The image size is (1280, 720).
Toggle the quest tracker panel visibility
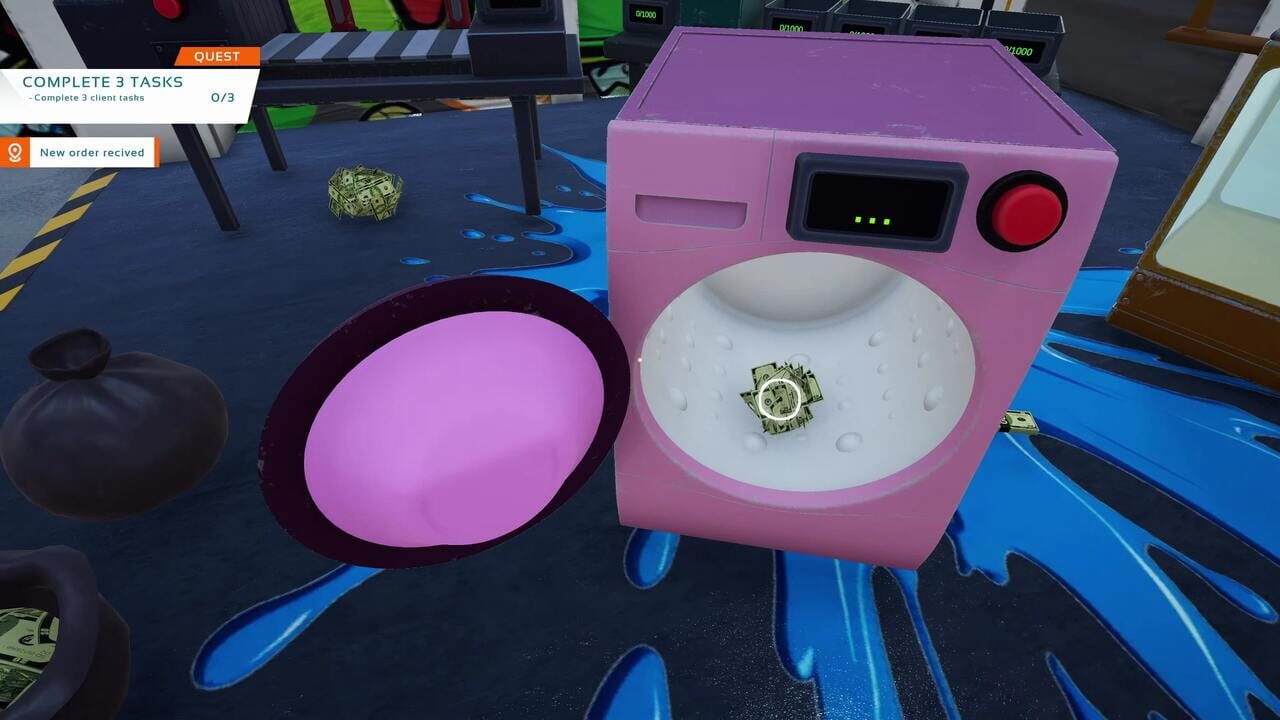click(215, 56)
